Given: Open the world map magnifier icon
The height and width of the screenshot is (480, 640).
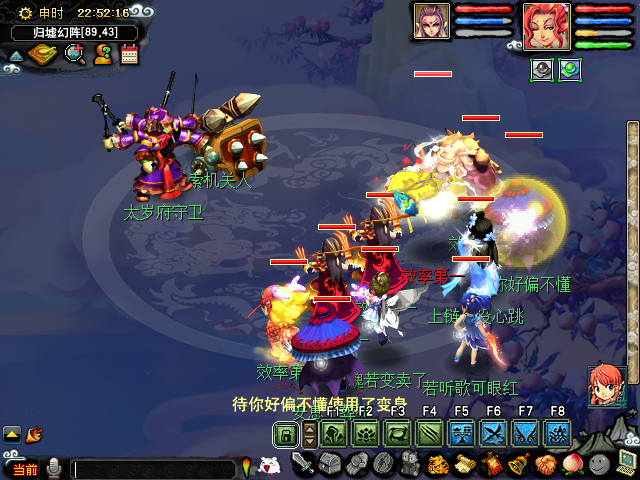Looking at the screenshot, I should [x=74, y=54].
